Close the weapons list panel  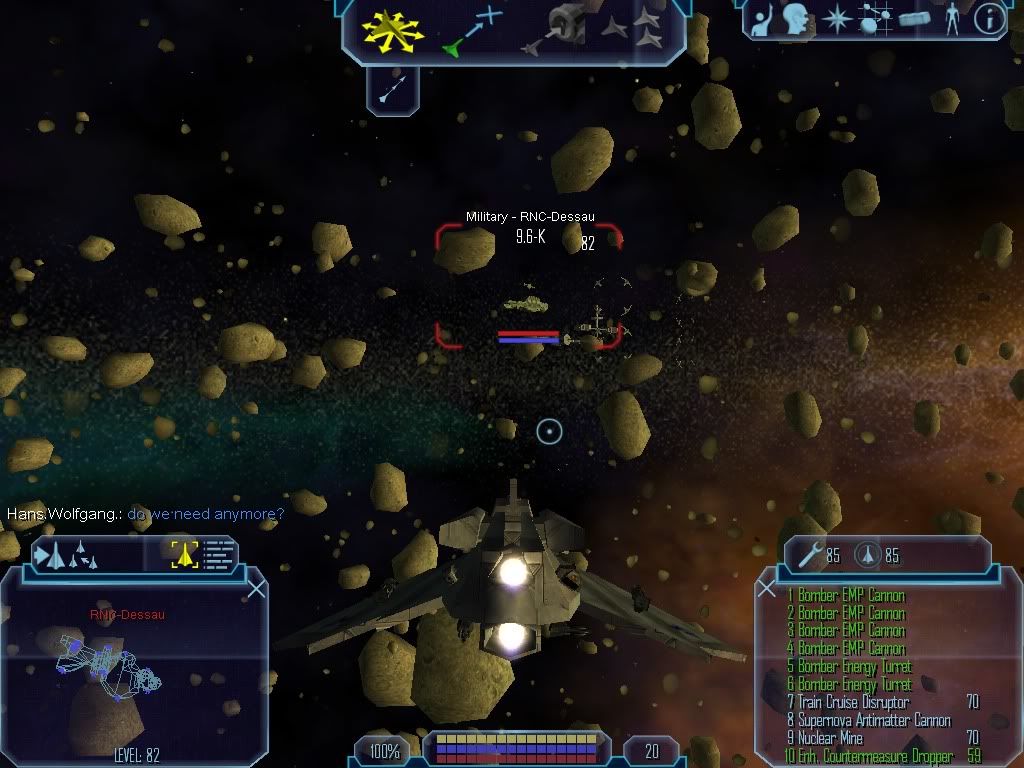pos(767,588)
